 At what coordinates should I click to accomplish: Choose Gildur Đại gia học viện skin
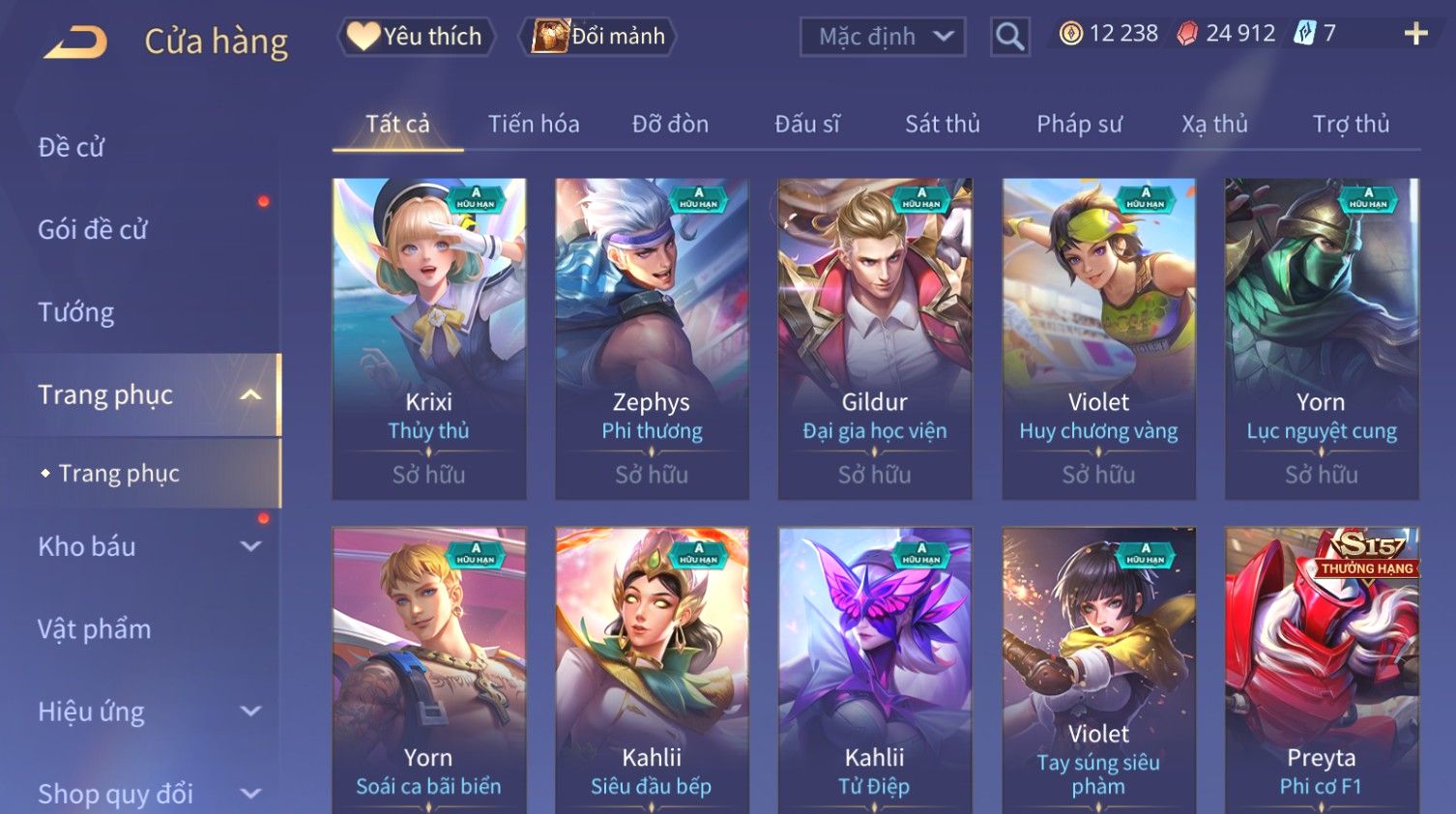point(875,338)
